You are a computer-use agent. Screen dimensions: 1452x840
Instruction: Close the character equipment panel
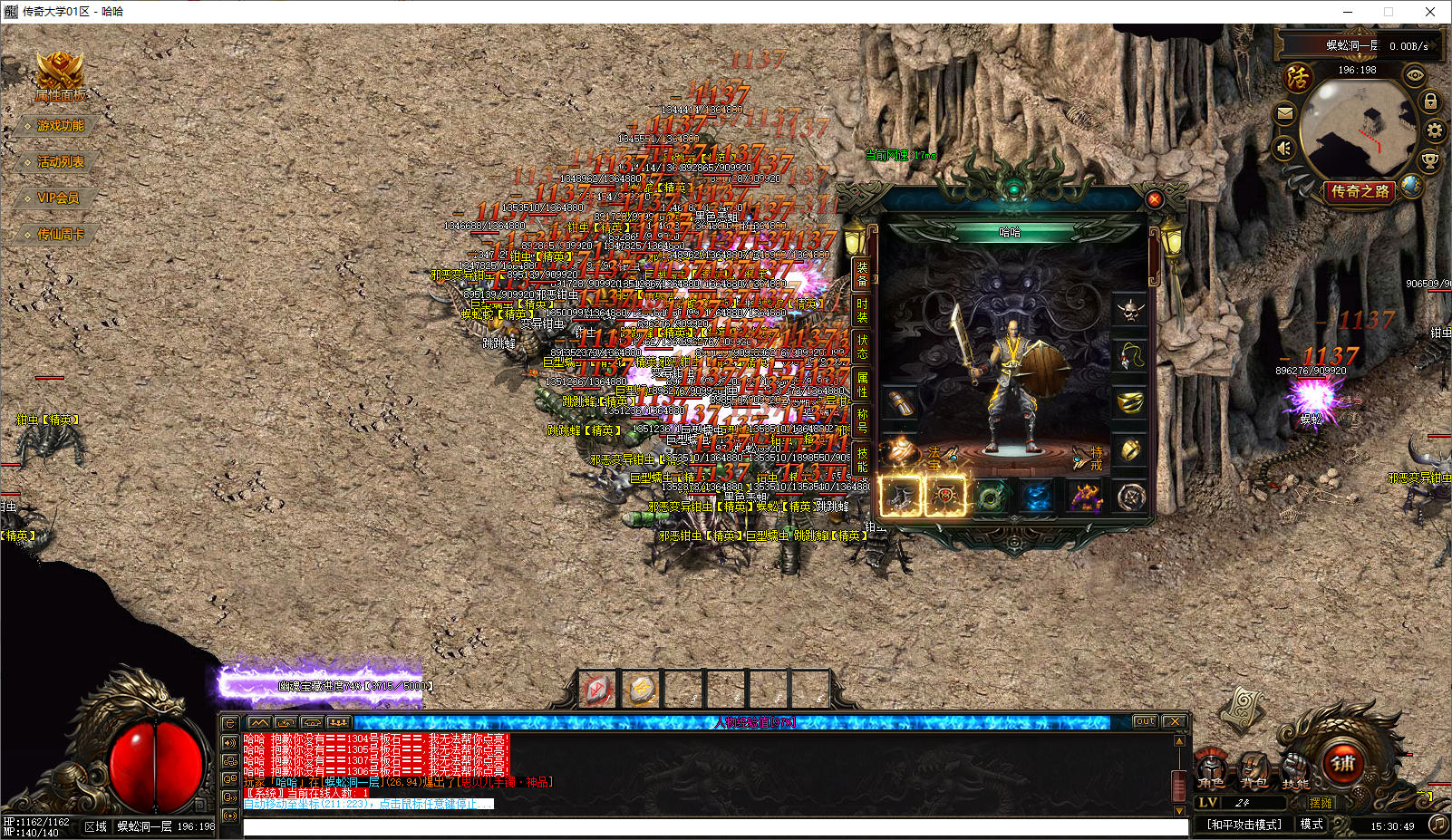pos(1154,199)
